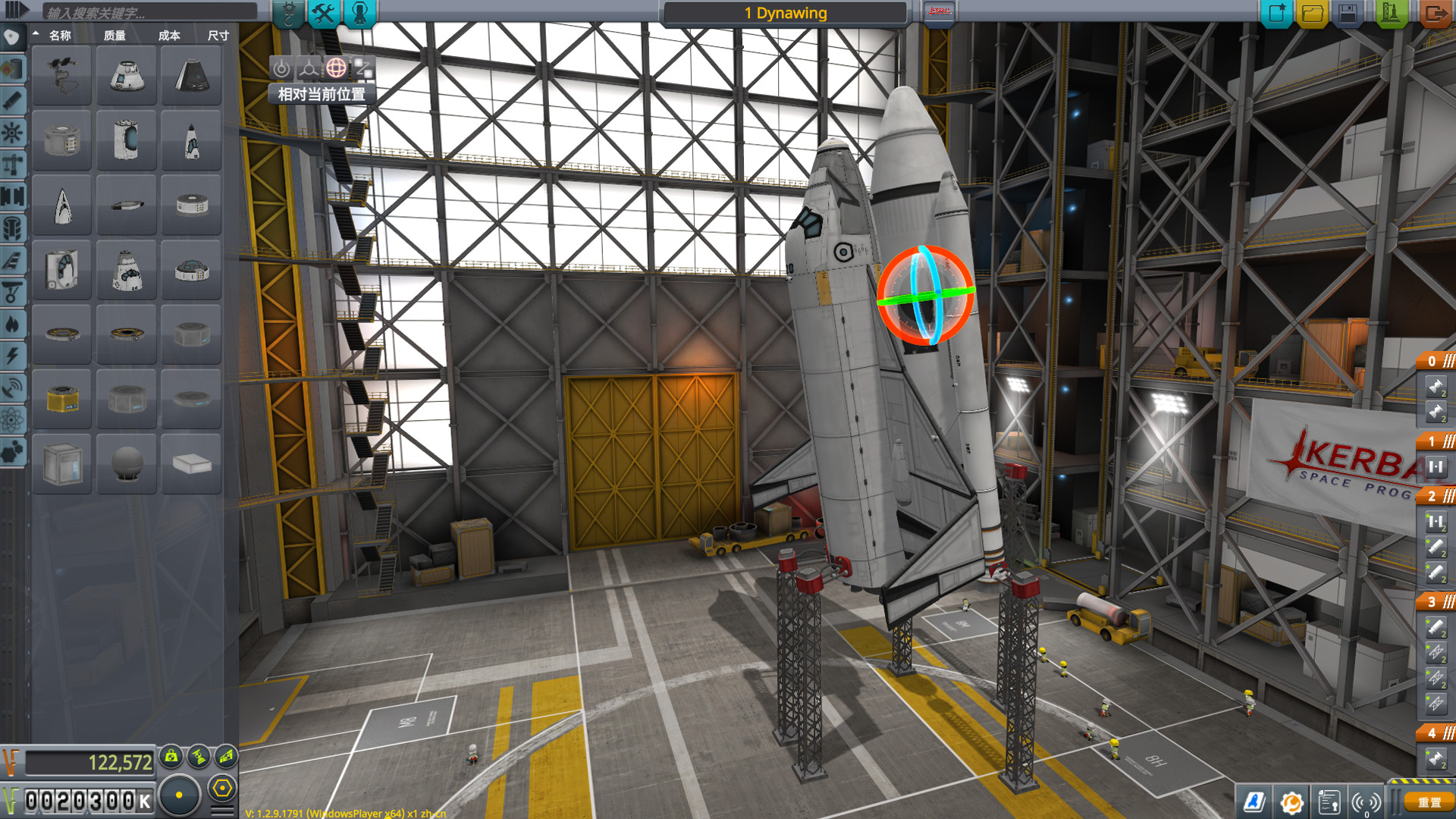
Task: Choose the mission flag button
Action: (939, 13)
